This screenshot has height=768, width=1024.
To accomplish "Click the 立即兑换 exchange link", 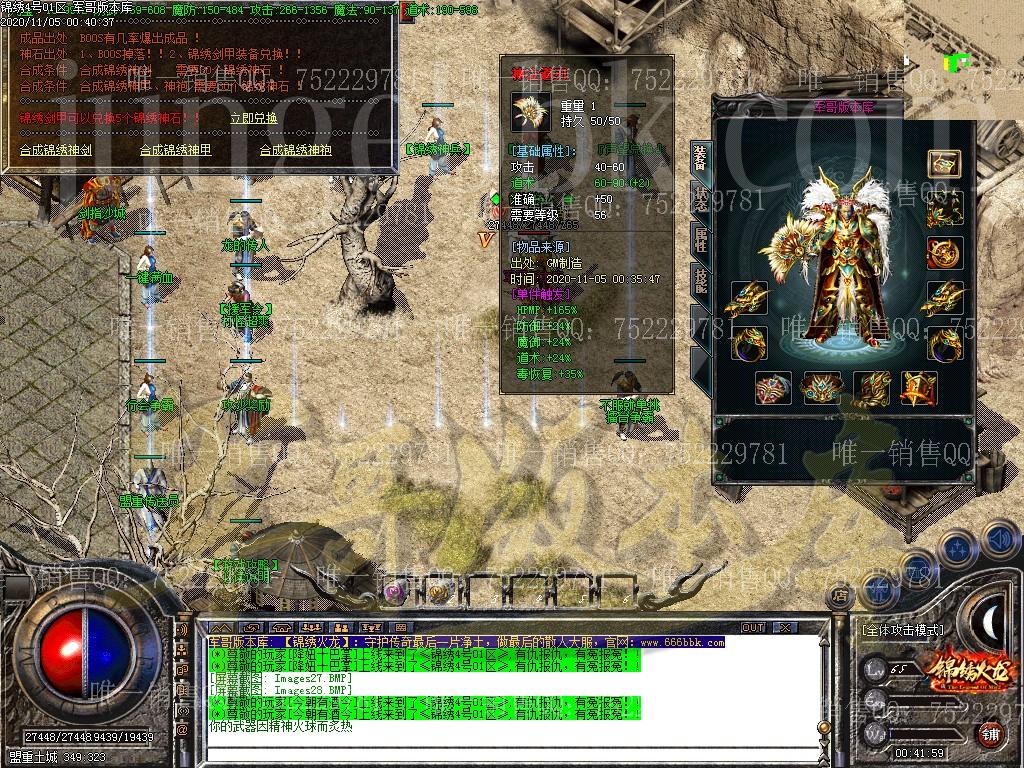I will 254,118.
